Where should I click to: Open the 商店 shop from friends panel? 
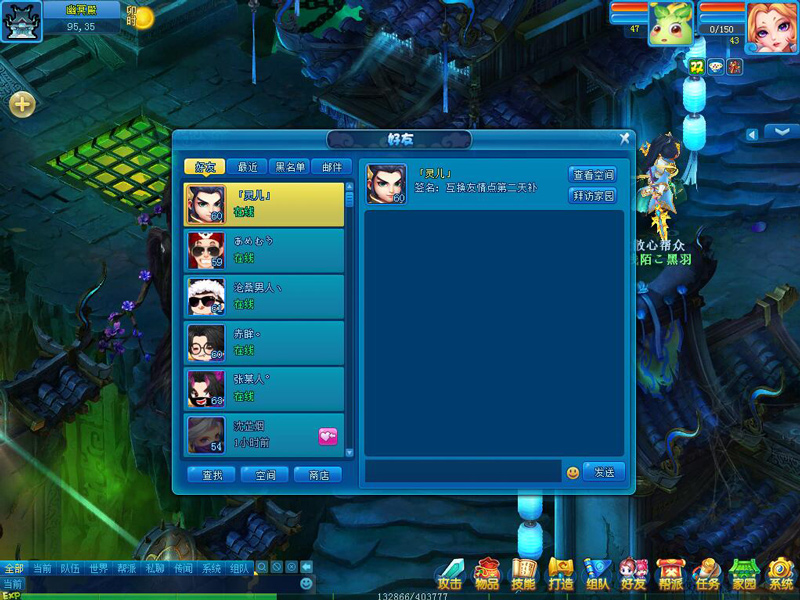[x=318, y=475]
